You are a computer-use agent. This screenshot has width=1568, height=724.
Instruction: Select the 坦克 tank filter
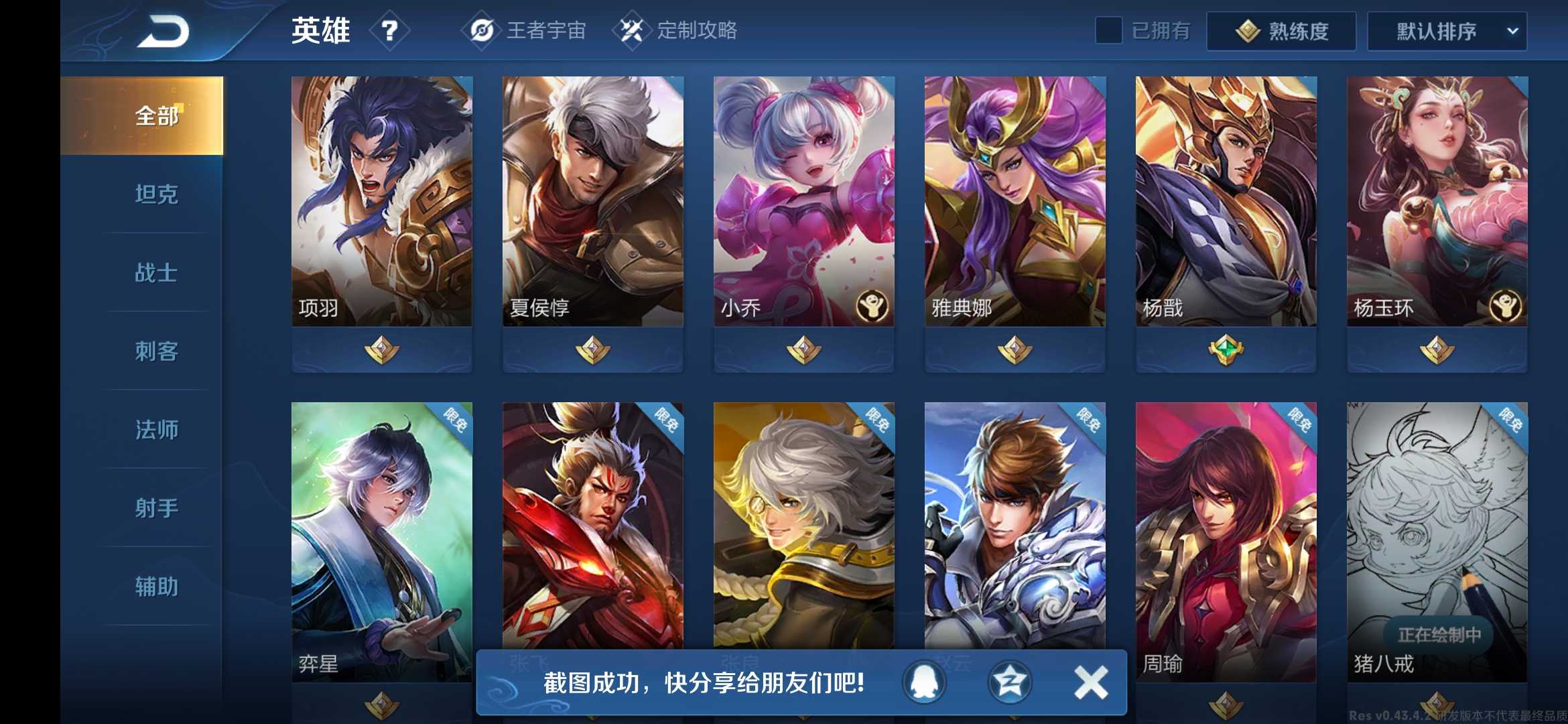(x=155, y=193)
